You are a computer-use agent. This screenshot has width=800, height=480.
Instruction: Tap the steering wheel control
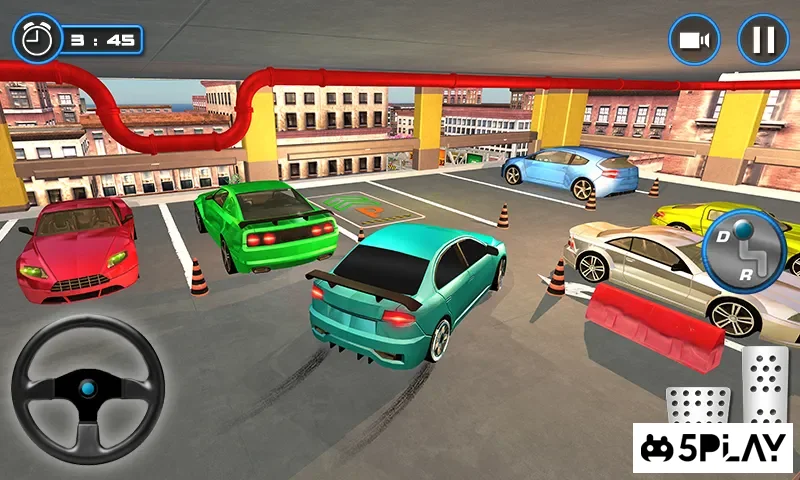(88, 389)
